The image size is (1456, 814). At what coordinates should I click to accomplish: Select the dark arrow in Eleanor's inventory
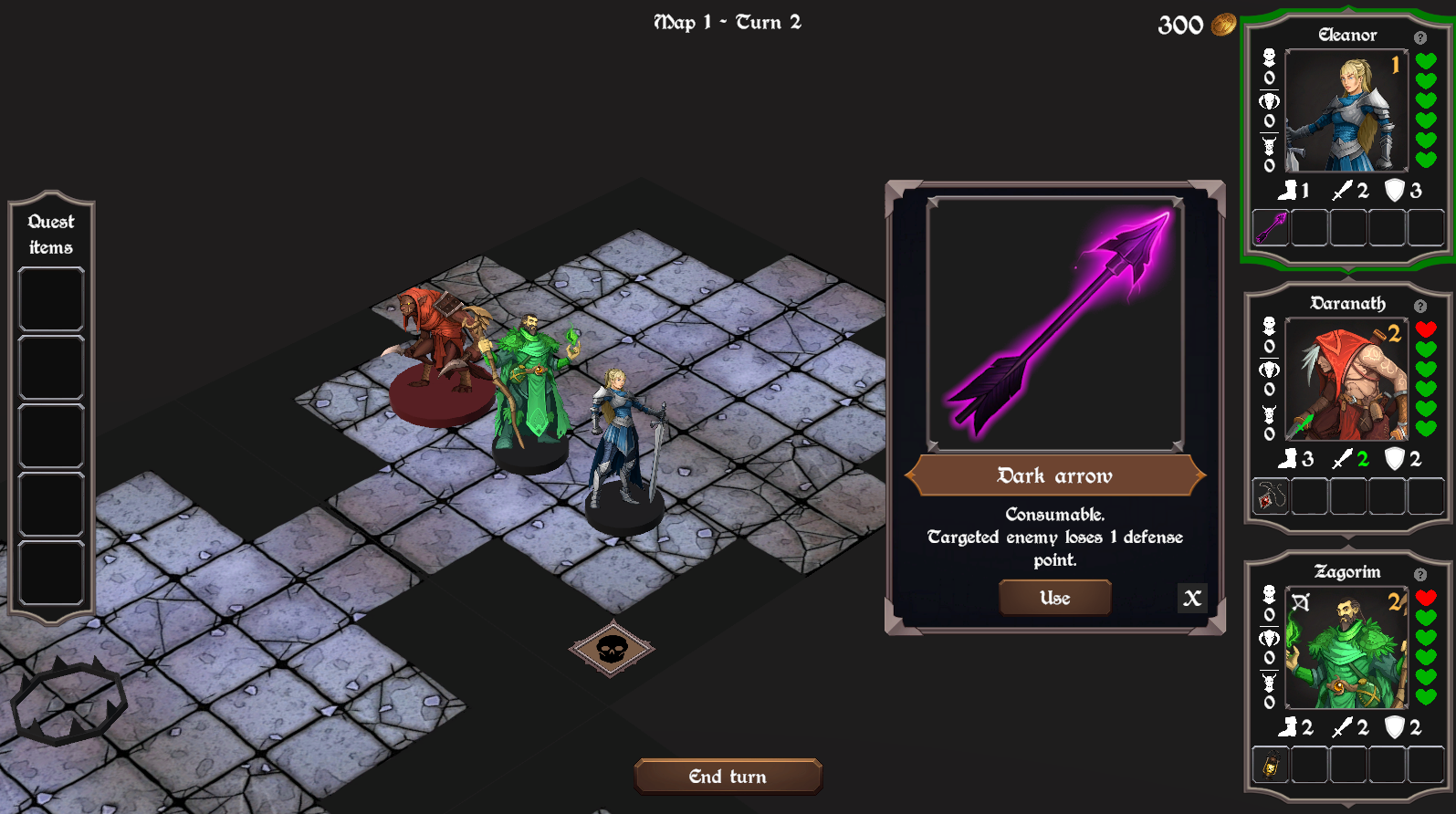[x=1270, y=227]
